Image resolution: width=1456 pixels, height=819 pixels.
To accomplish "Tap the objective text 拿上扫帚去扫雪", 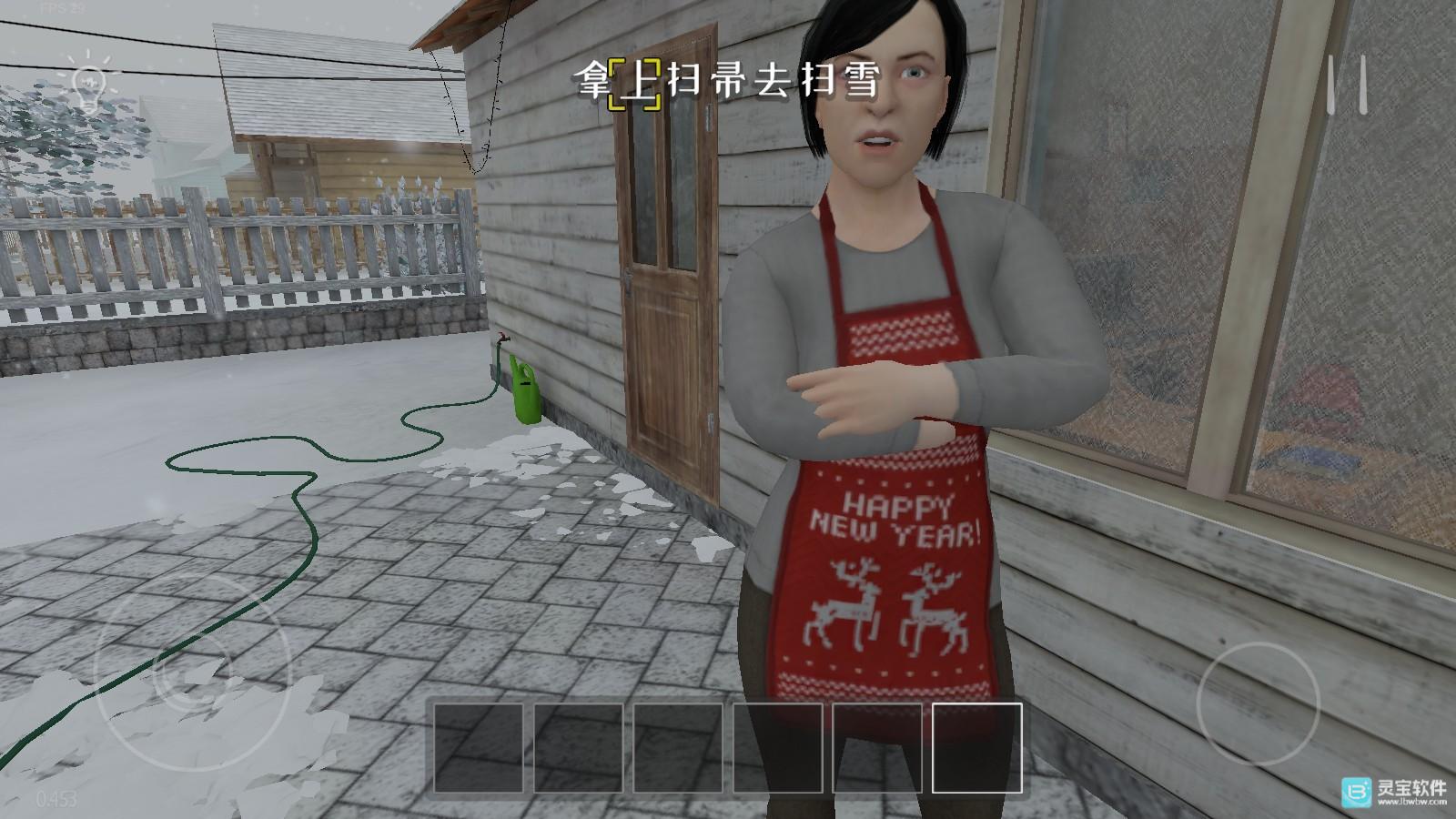I will (x=728, y=80).
